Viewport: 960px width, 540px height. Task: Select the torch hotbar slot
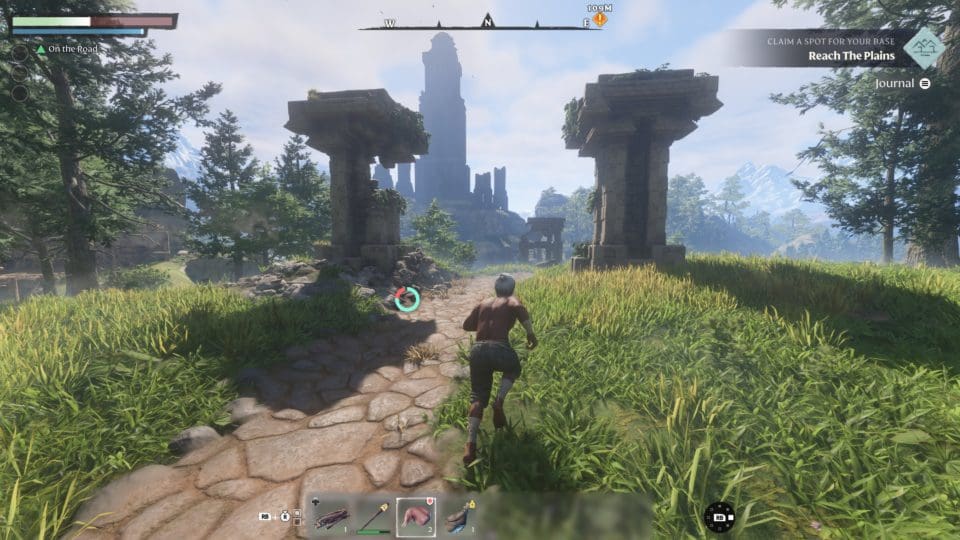click(374, 517)
